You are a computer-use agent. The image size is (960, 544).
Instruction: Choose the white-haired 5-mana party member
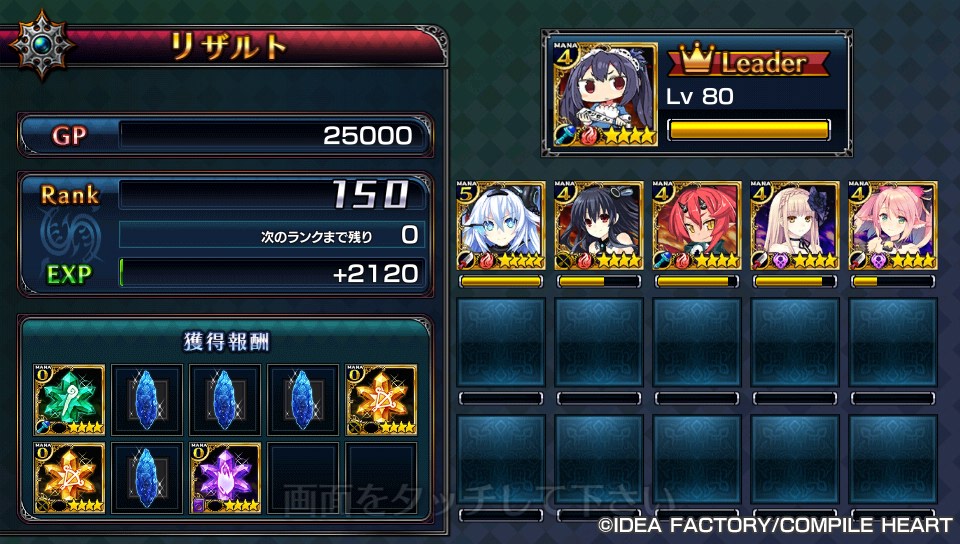pyautogui.click(x=501, y=226)
